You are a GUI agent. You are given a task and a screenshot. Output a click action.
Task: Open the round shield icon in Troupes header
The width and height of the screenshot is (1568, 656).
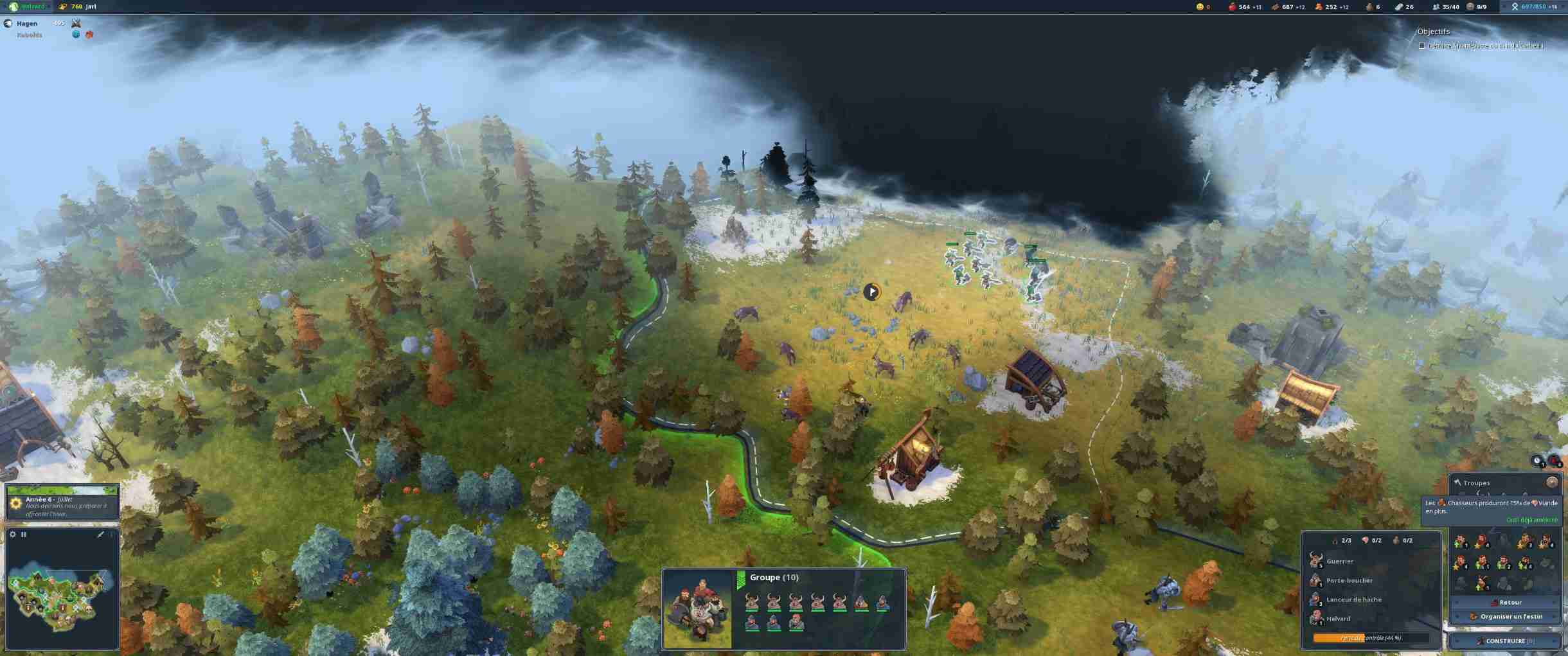click(1552, 482)
